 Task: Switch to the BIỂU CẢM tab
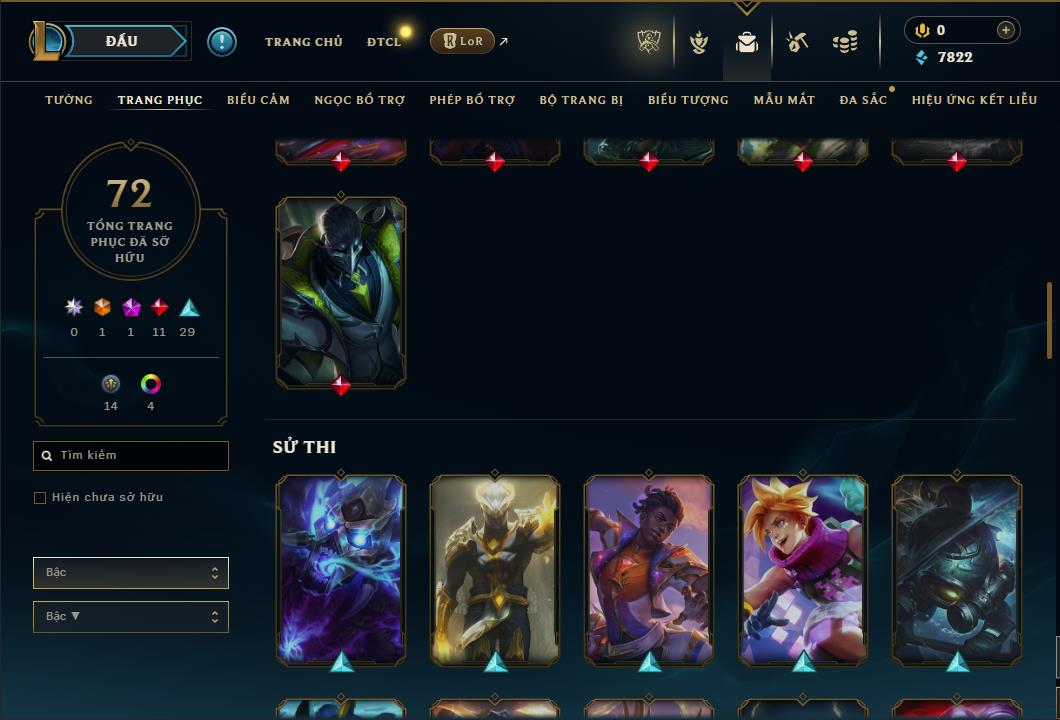(258, 100)
